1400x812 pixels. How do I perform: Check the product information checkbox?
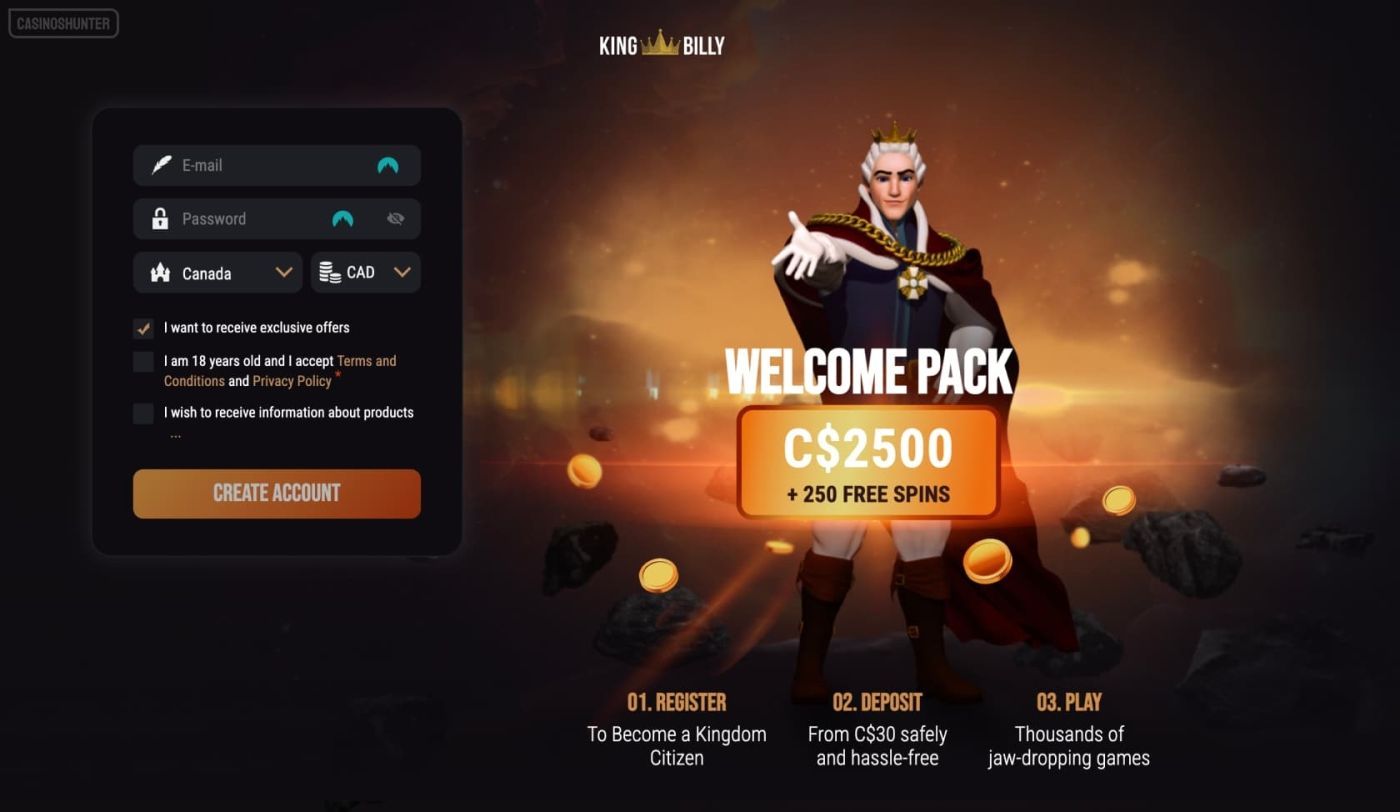(144, 413)
